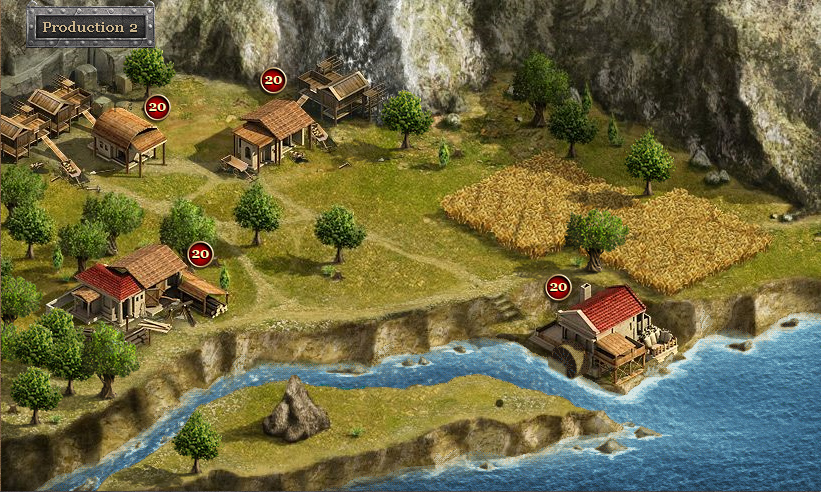The width and height of the screenshot is (821, 492).
Task: Select the level 20 badge on the watermill
Action: pos(558,288)
